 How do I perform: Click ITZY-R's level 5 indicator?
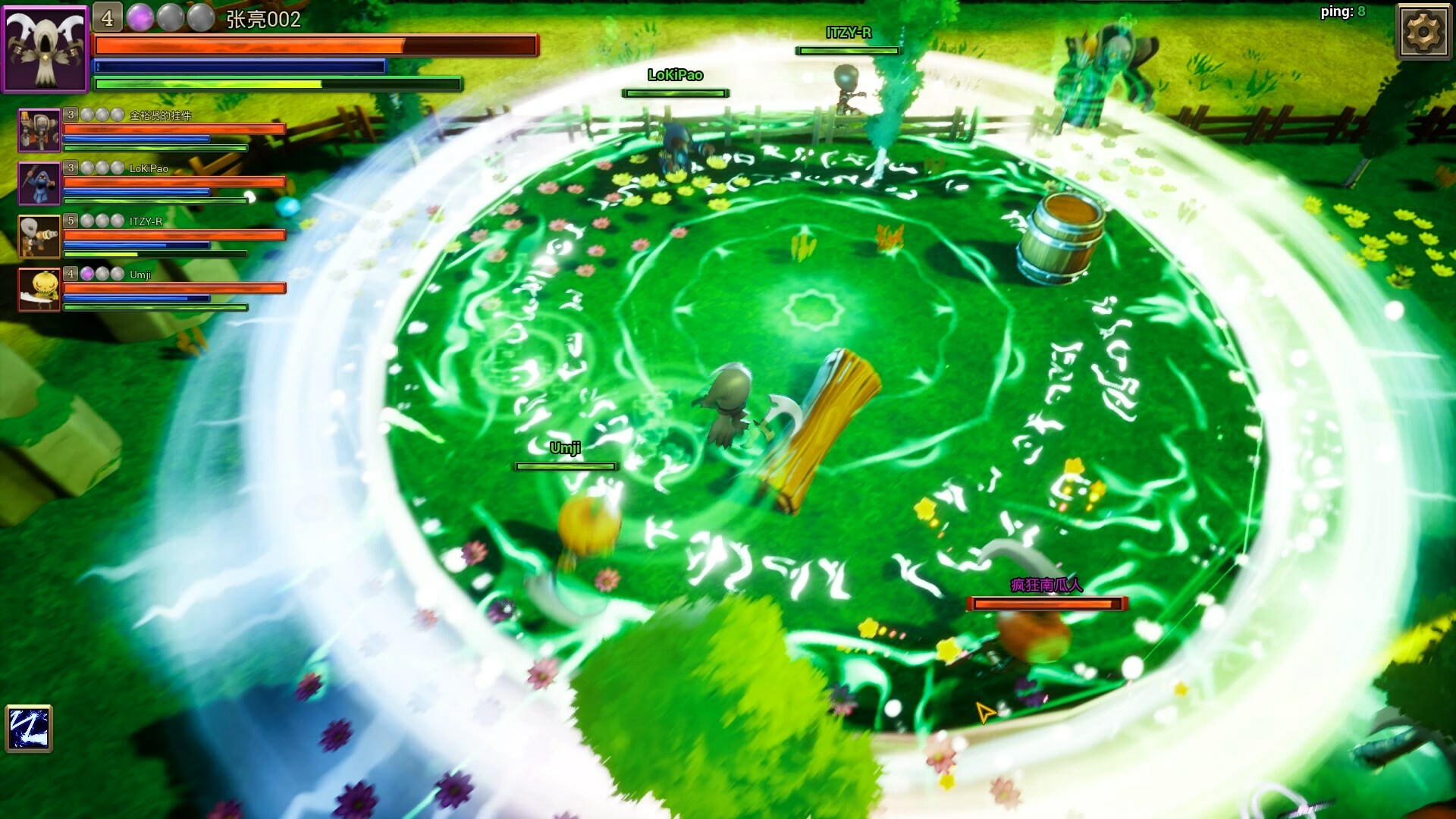70,219
